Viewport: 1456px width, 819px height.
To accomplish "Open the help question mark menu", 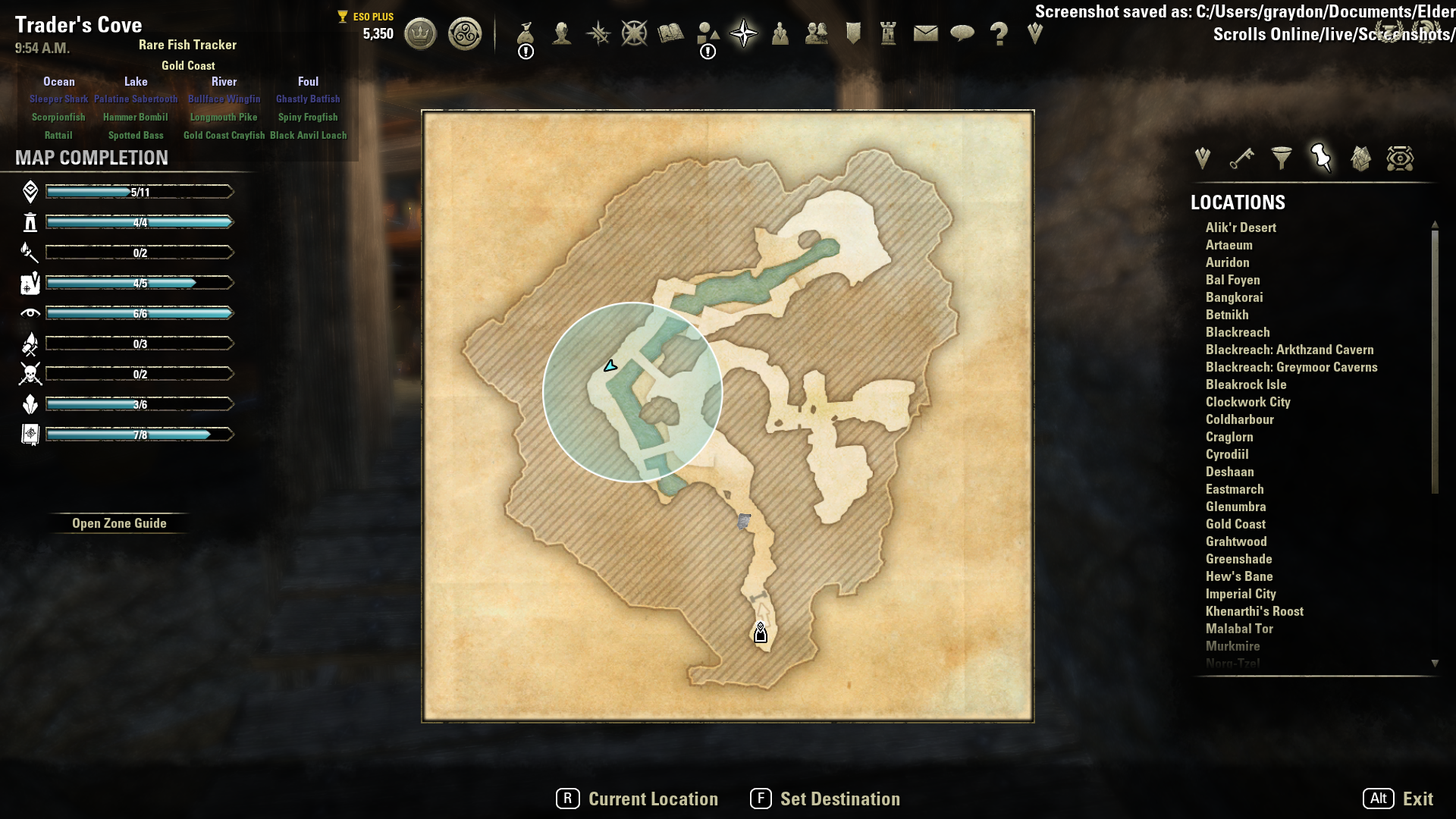I will point(999,34).
